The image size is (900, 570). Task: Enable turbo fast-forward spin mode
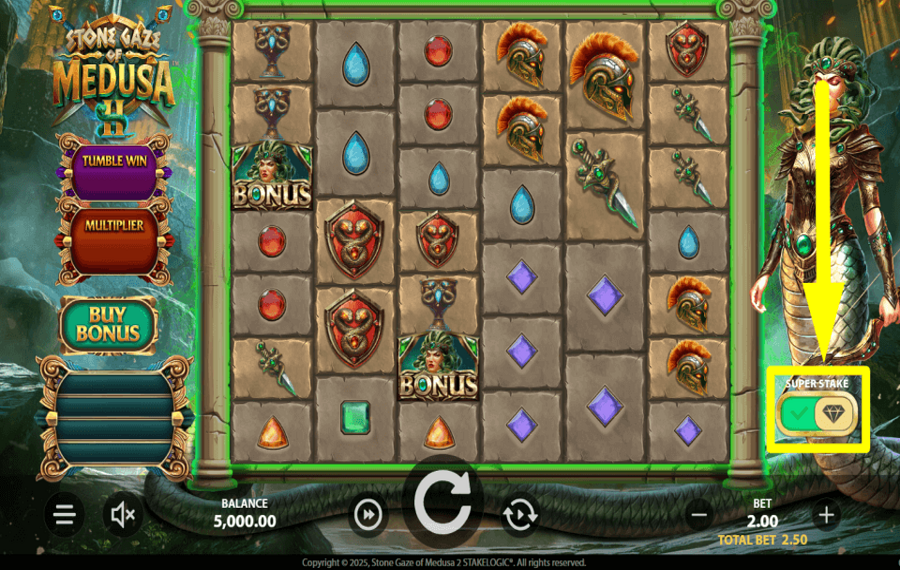(x=369, y=515)
